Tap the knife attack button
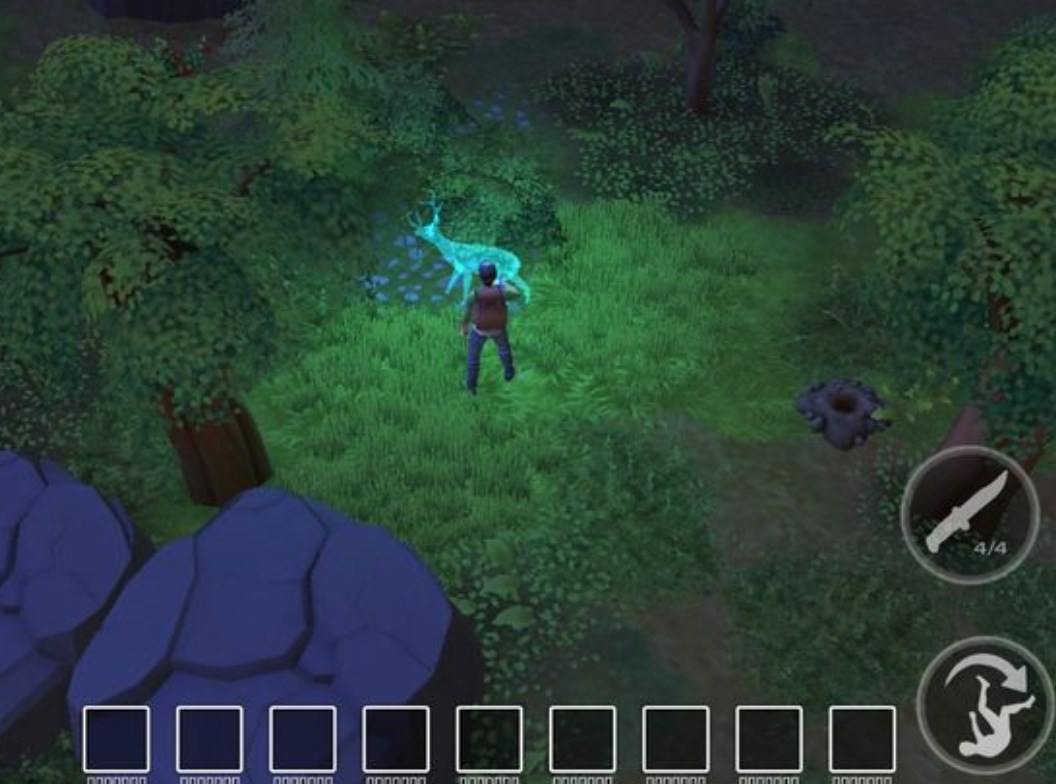The image size is (1056, 784). pyautogui.click(x=968, y=514)
